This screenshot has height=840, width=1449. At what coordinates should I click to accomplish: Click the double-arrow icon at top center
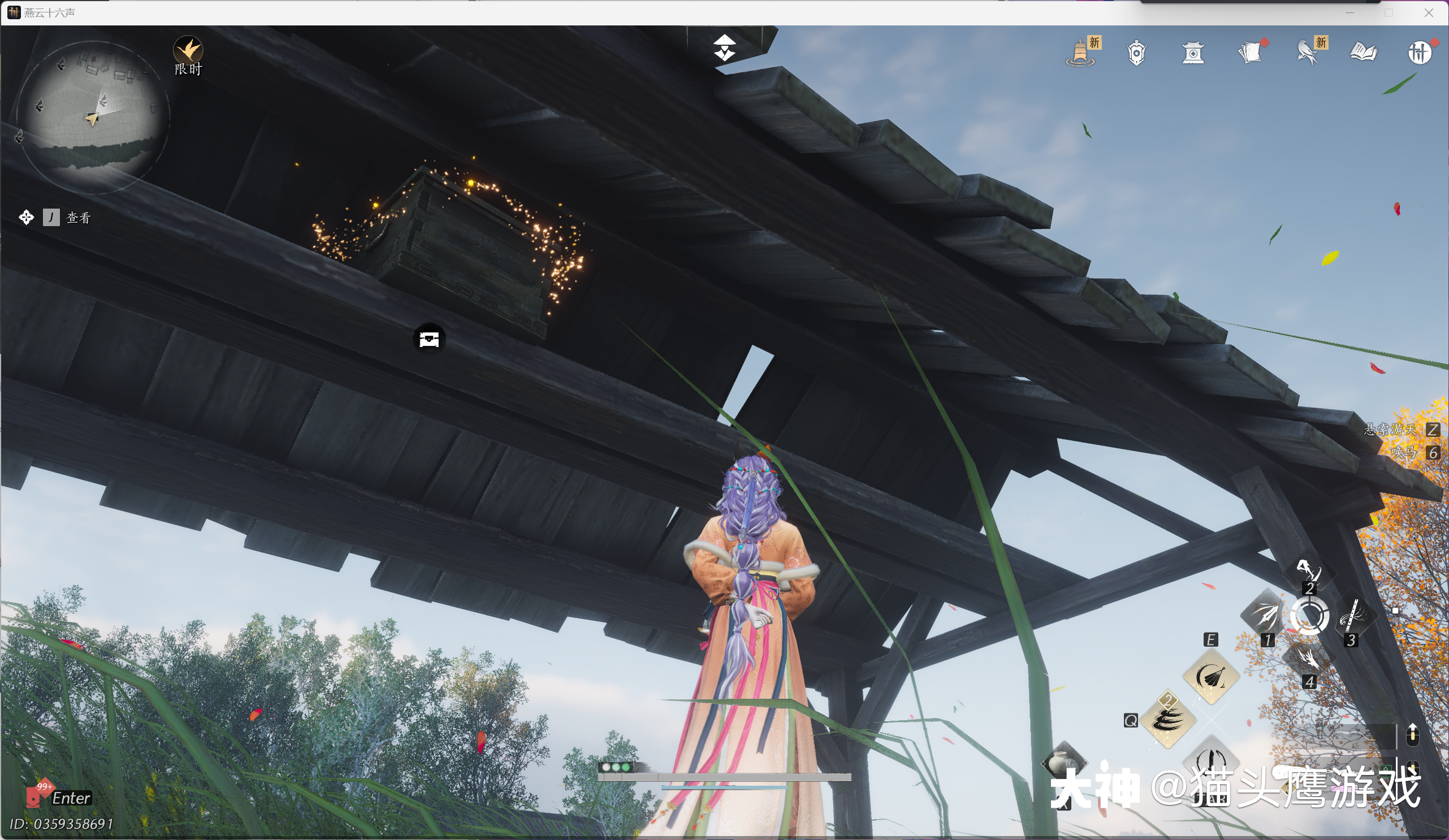point(725,47)
